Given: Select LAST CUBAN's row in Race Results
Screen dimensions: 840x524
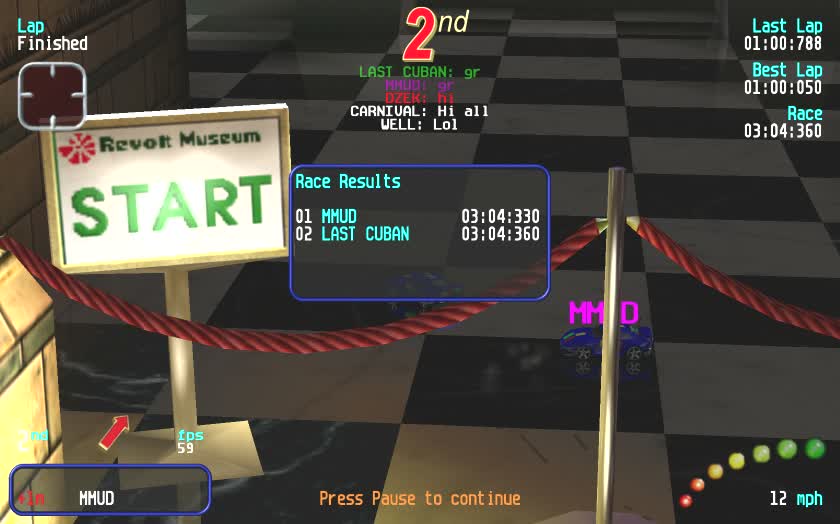Looking at the screenshot, I should point(417,234).
